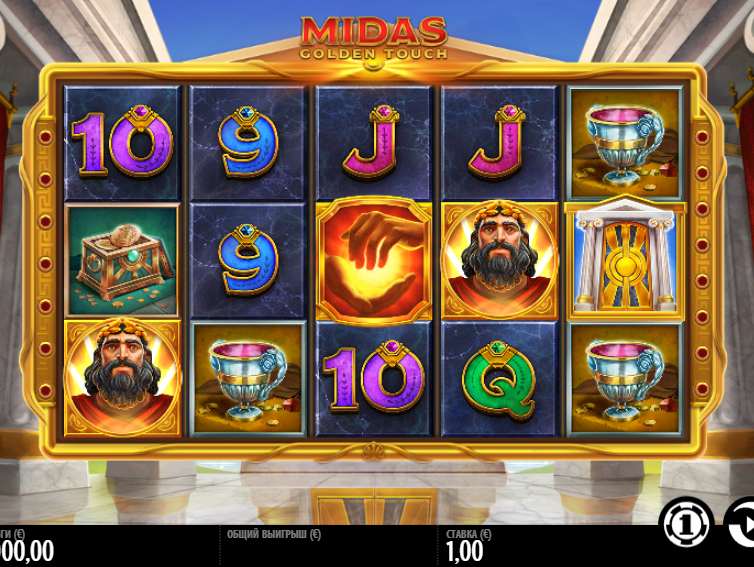Open the bet chip selector
The image size is (754, 567).
coord(686,524)
